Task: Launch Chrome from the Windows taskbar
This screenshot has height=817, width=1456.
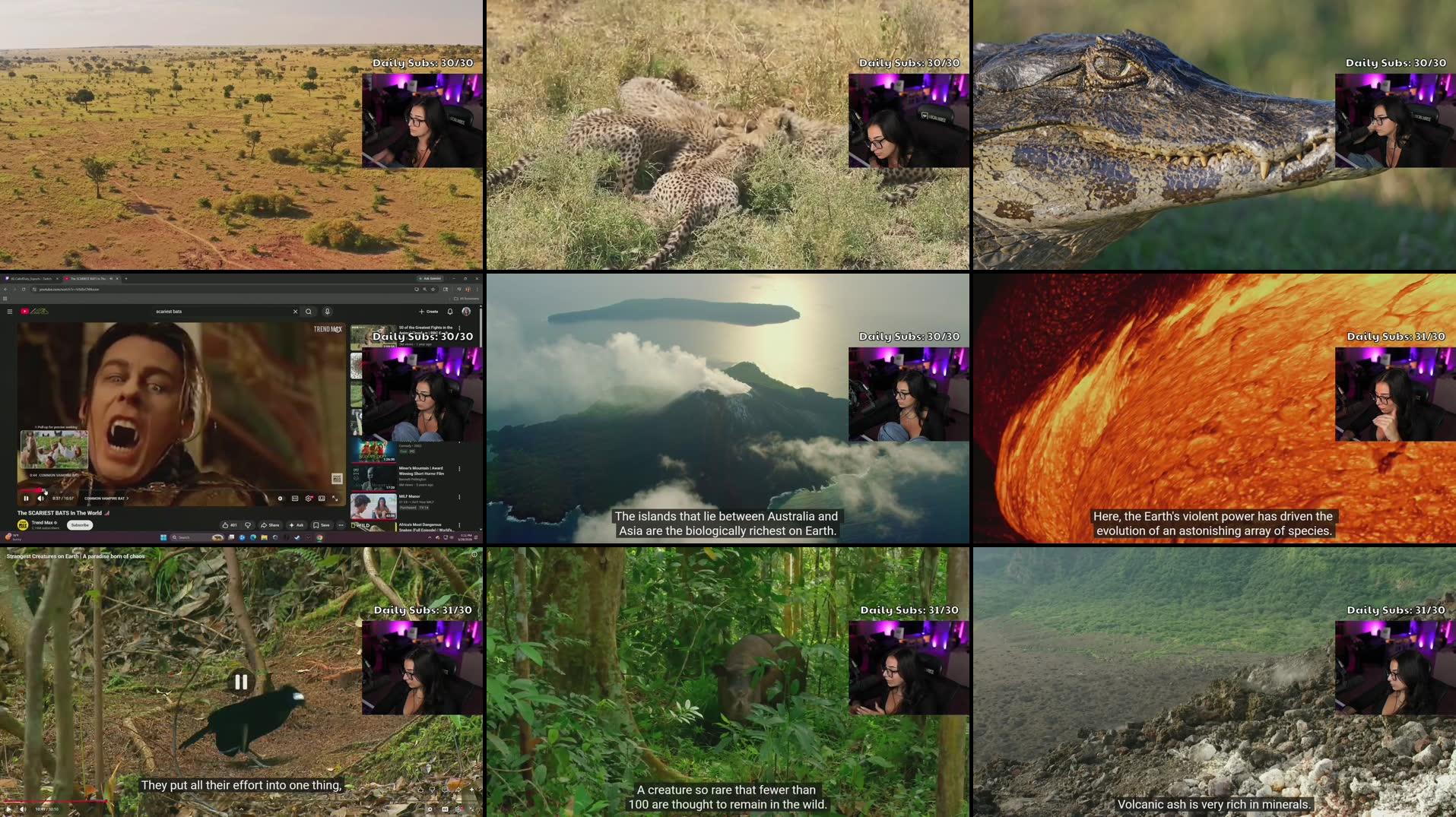Action: pyautogui.click(x=319, y=538)
